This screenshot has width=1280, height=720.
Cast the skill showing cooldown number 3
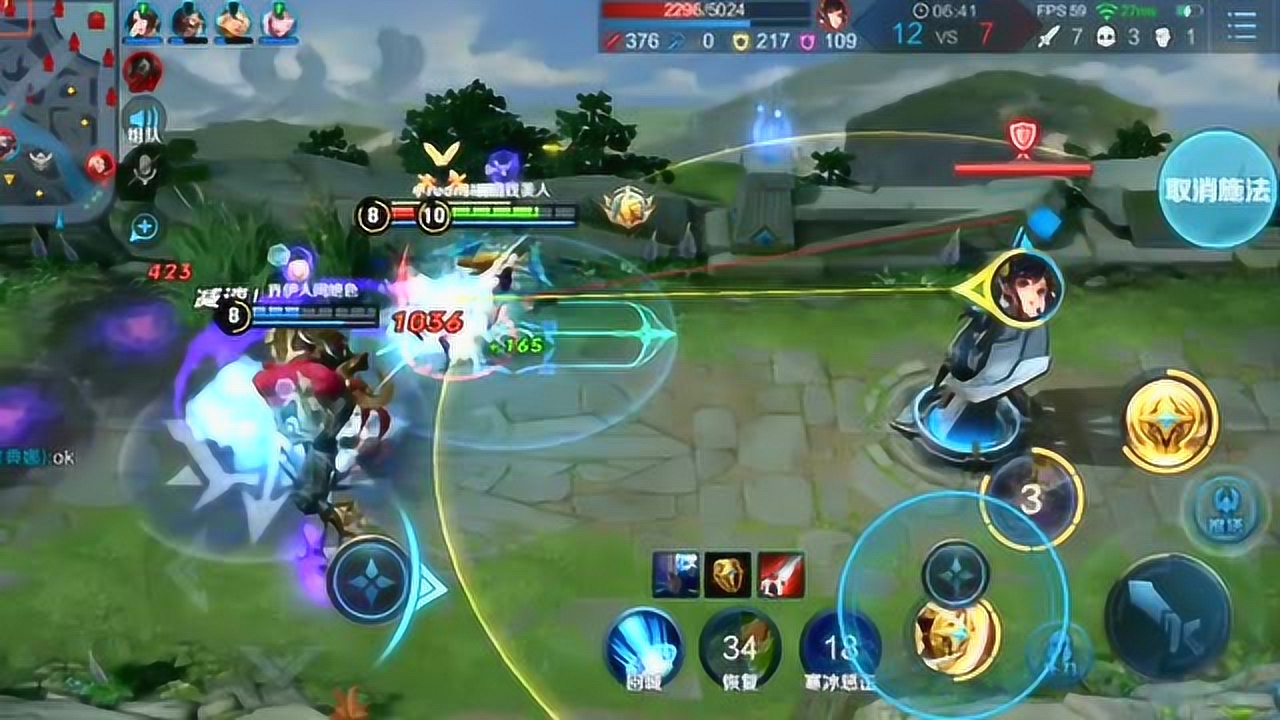[1031, 499]
